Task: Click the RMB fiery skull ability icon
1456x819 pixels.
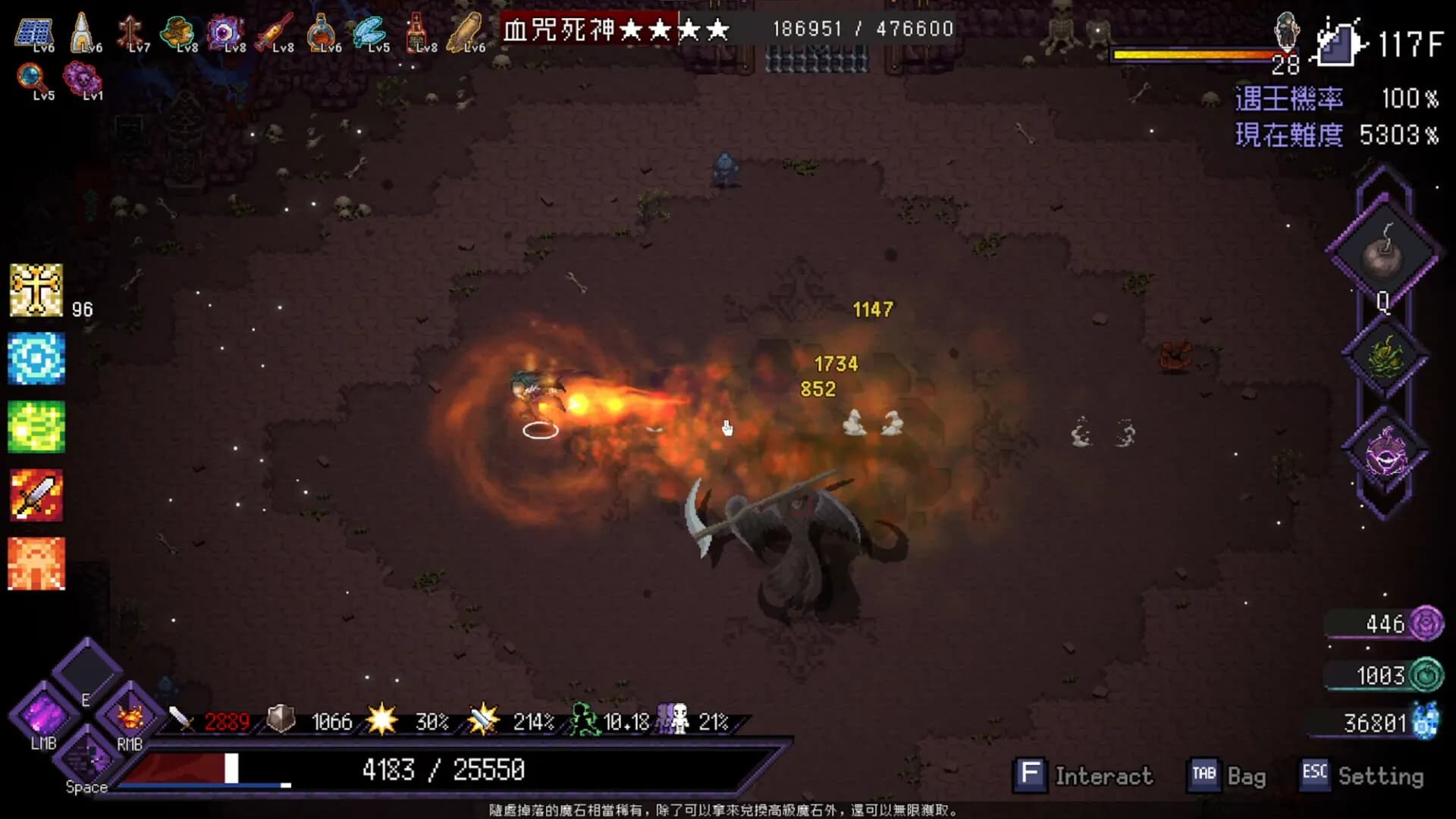Action: (130, 717)
